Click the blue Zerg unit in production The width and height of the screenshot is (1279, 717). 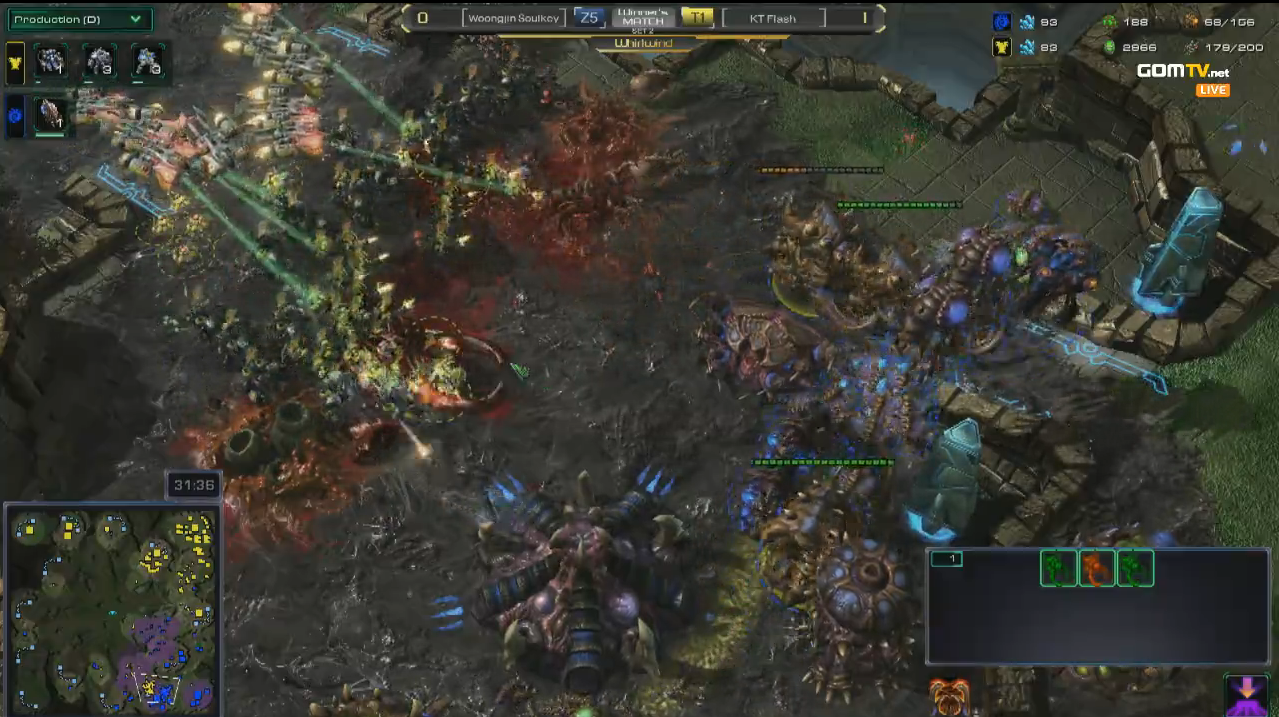click(x=50, y=115)
